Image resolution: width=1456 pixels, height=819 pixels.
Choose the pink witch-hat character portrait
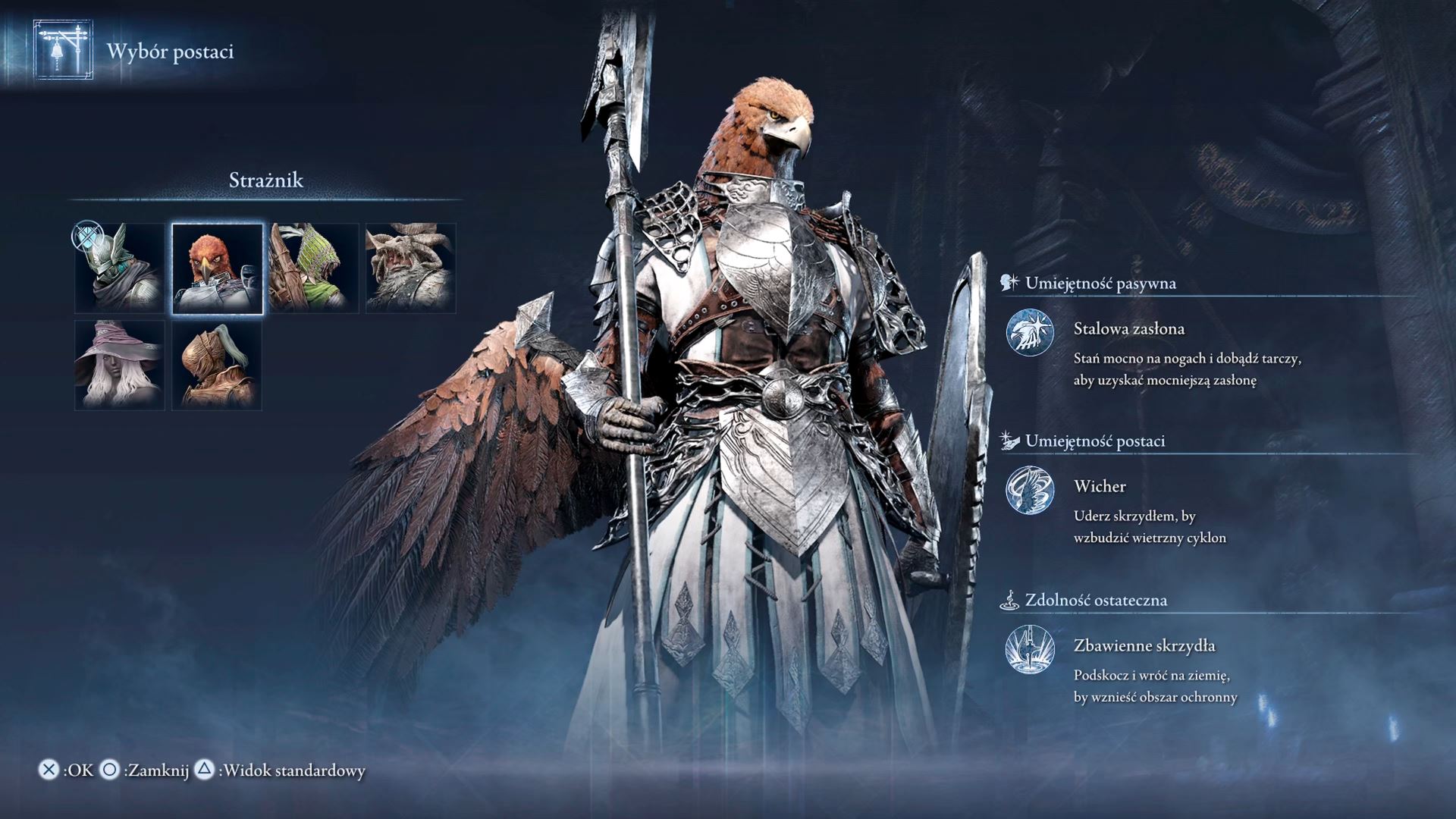click(x=120, y=366)
